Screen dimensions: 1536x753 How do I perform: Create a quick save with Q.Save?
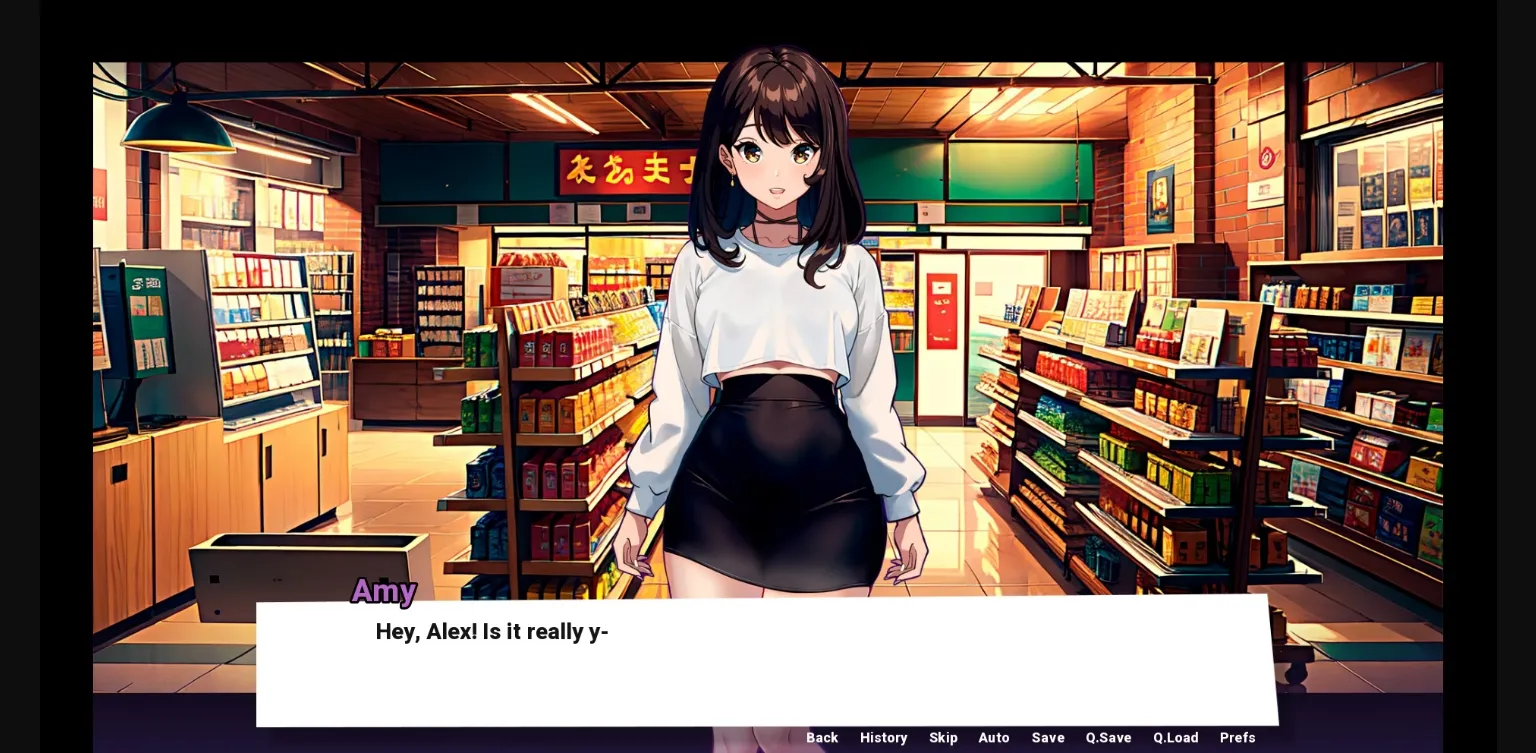[x=1107, y=738]
